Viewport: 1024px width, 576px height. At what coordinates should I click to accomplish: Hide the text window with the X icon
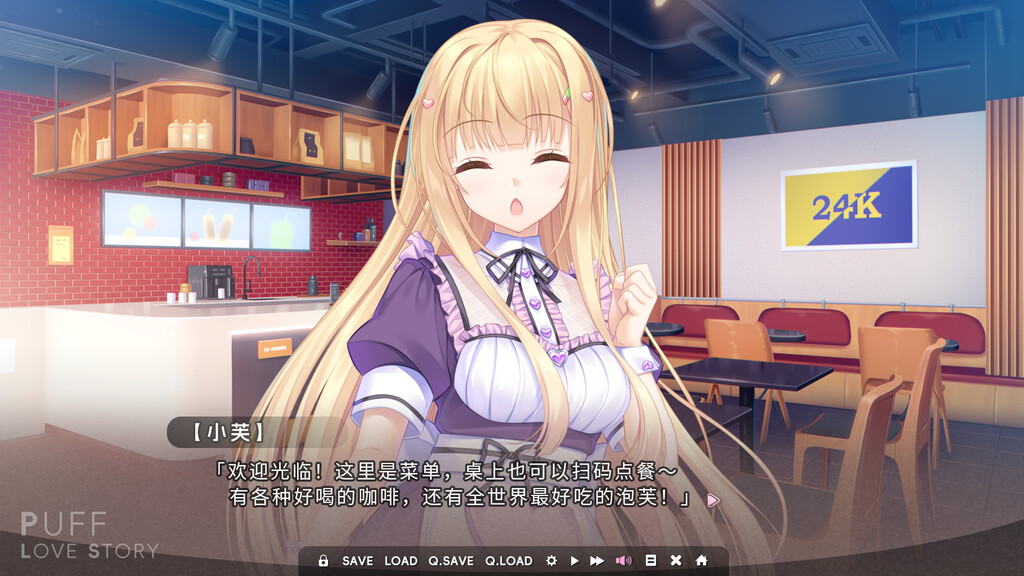pos(676,561)
